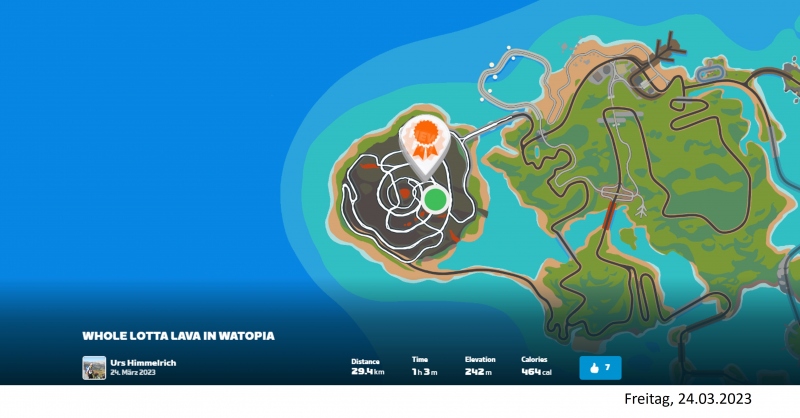Open Urs Himmelrich's profile picture
The height and width of the screenshot is (418, 800).
tap(94, 367)
